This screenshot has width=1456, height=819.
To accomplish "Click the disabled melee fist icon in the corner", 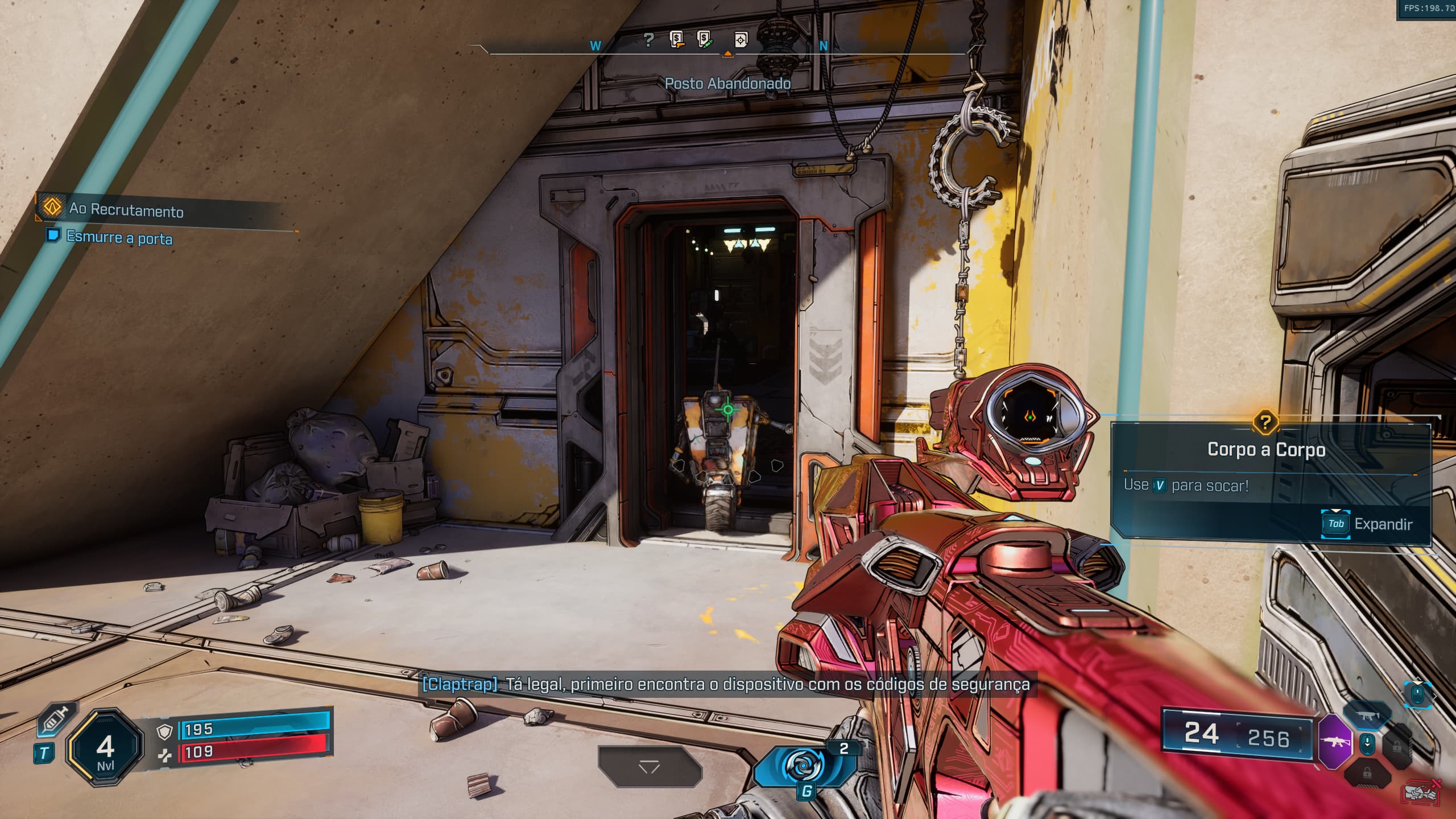I will pos(1421,793).
